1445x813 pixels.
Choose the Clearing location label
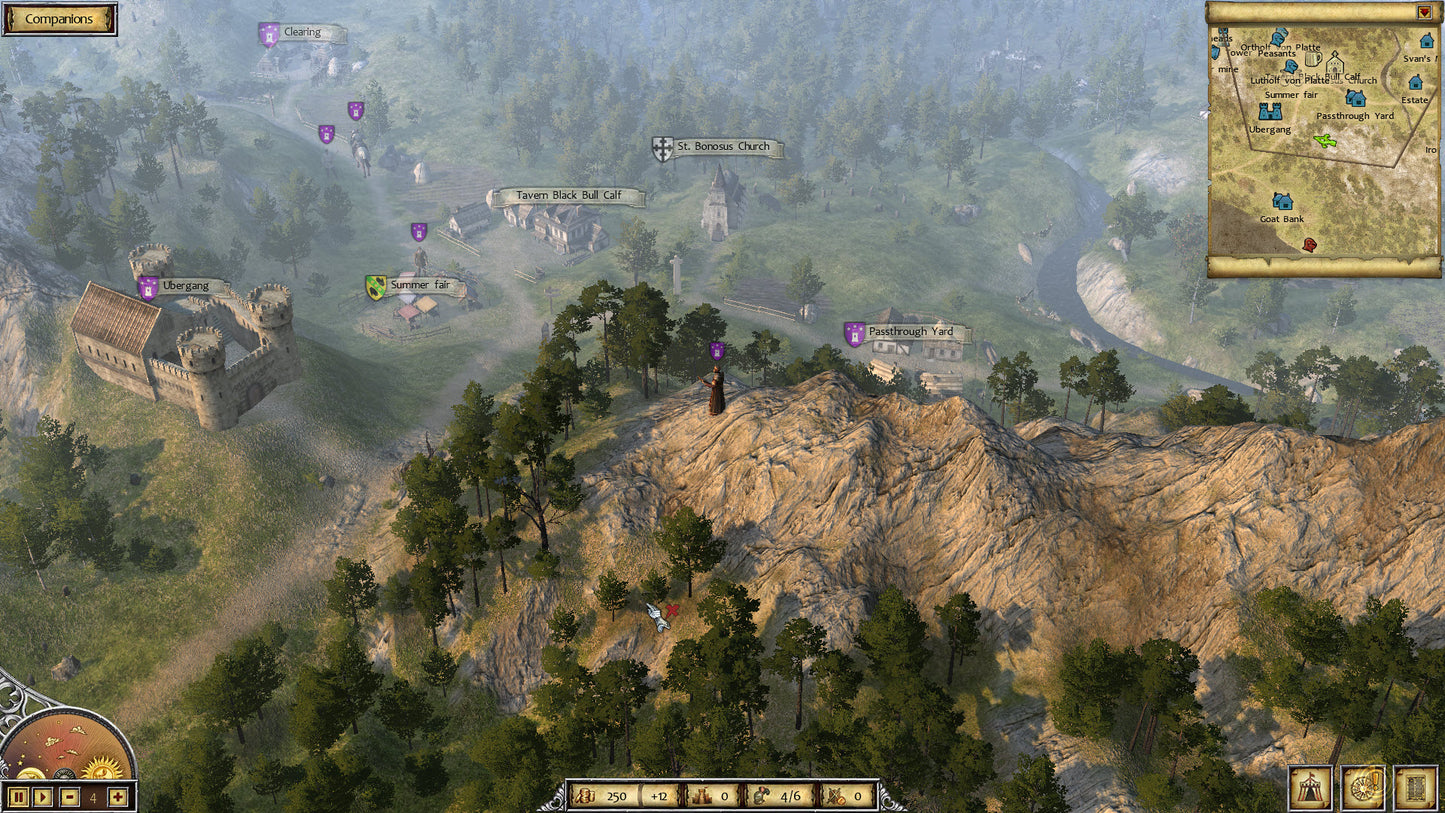(x=302, y=33)
